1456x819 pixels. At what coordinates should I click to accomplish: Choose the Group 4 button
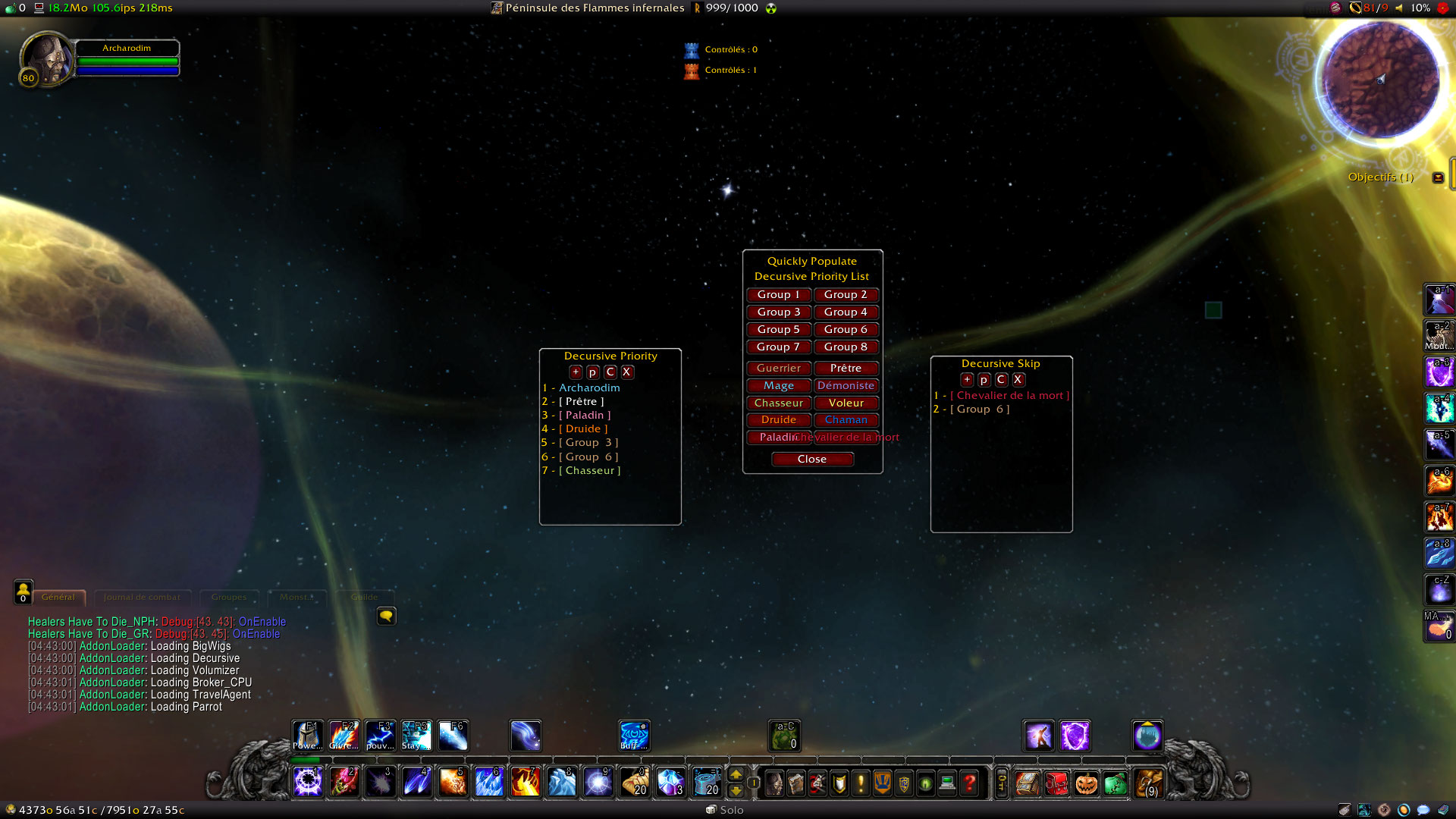(x=846, y=312)
